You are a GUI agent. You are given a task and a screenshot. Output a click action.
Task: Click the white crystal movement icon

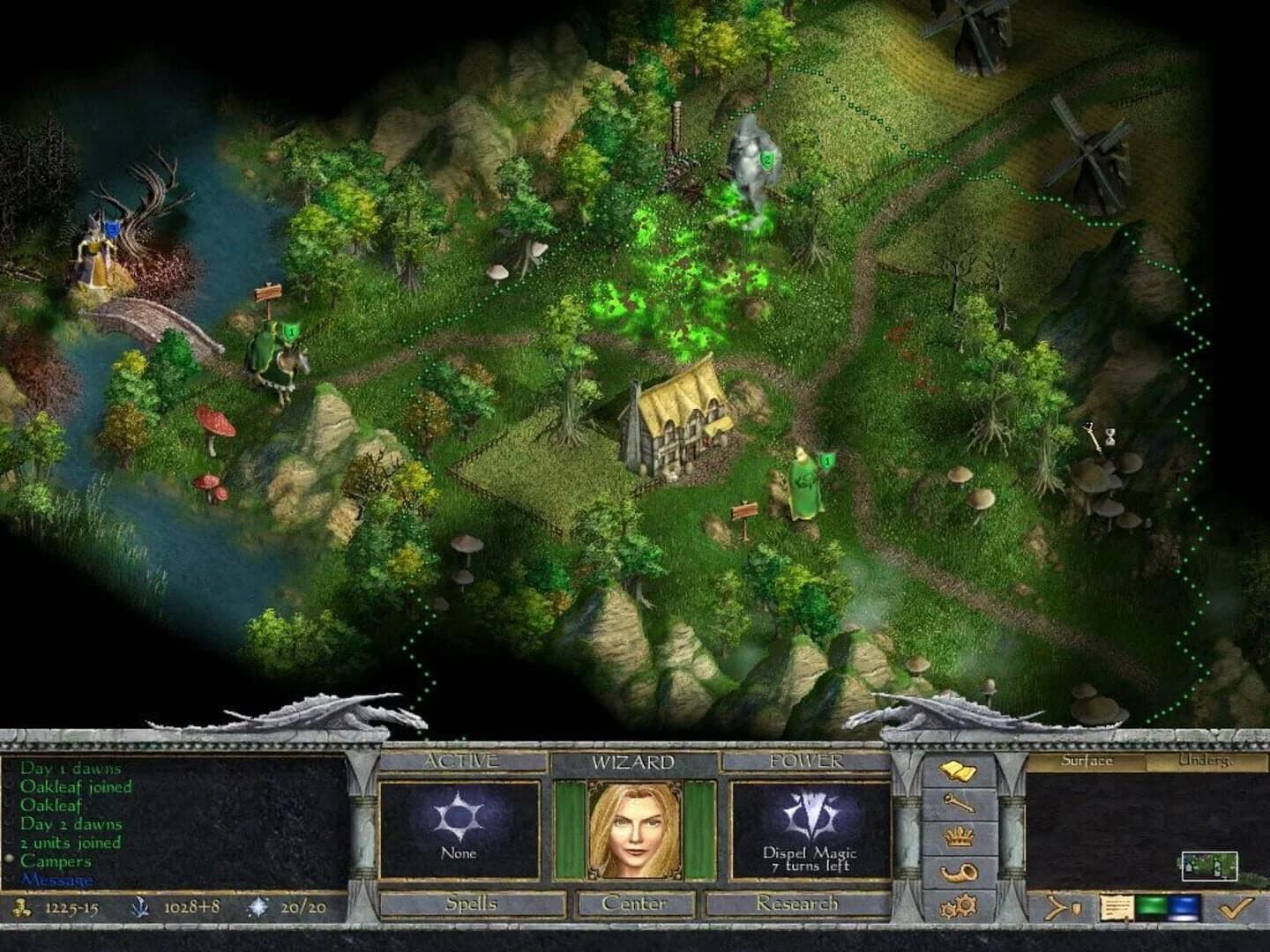[257, 906]
